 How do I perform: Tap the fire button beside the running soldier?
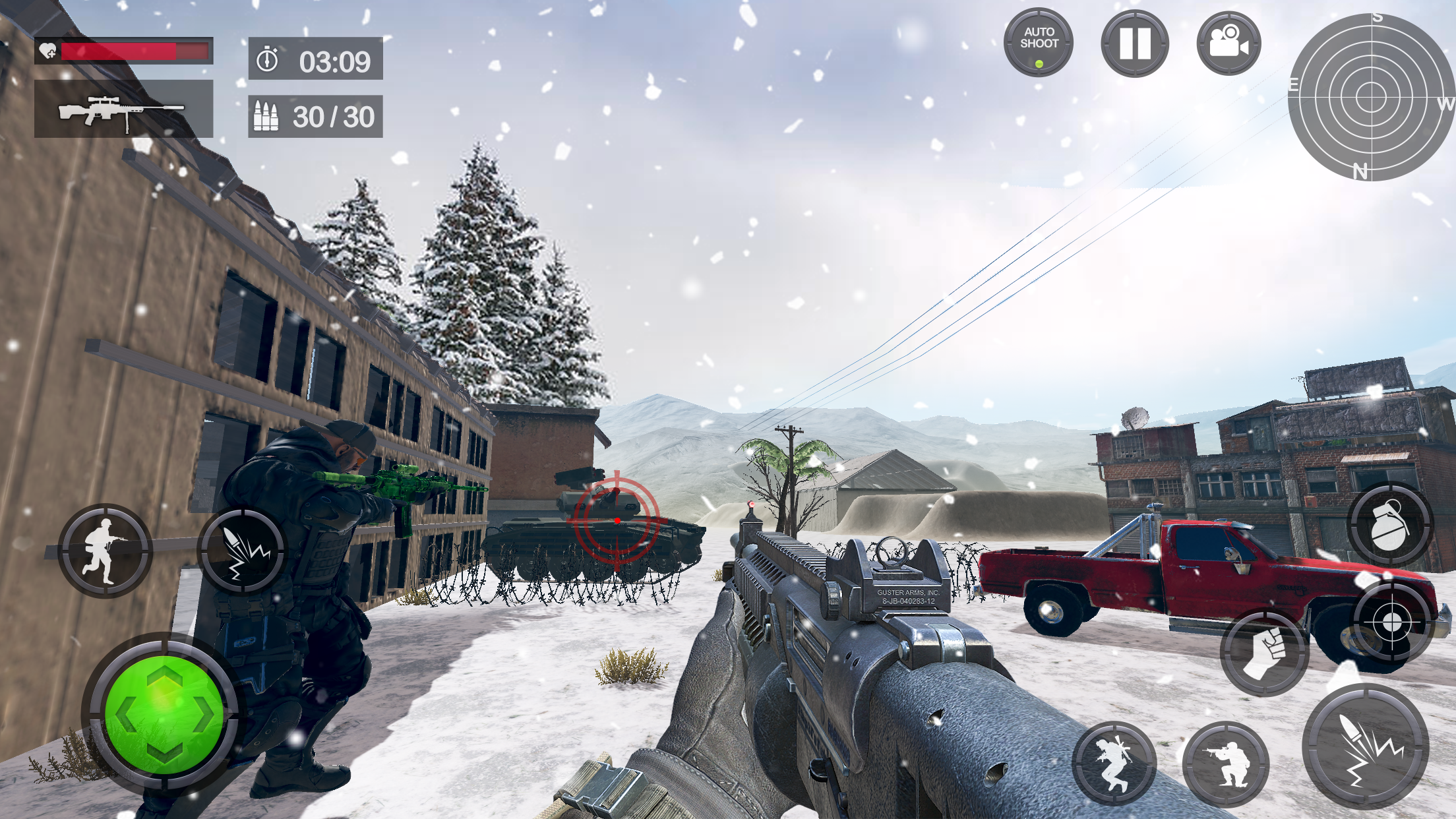[244, 550]
